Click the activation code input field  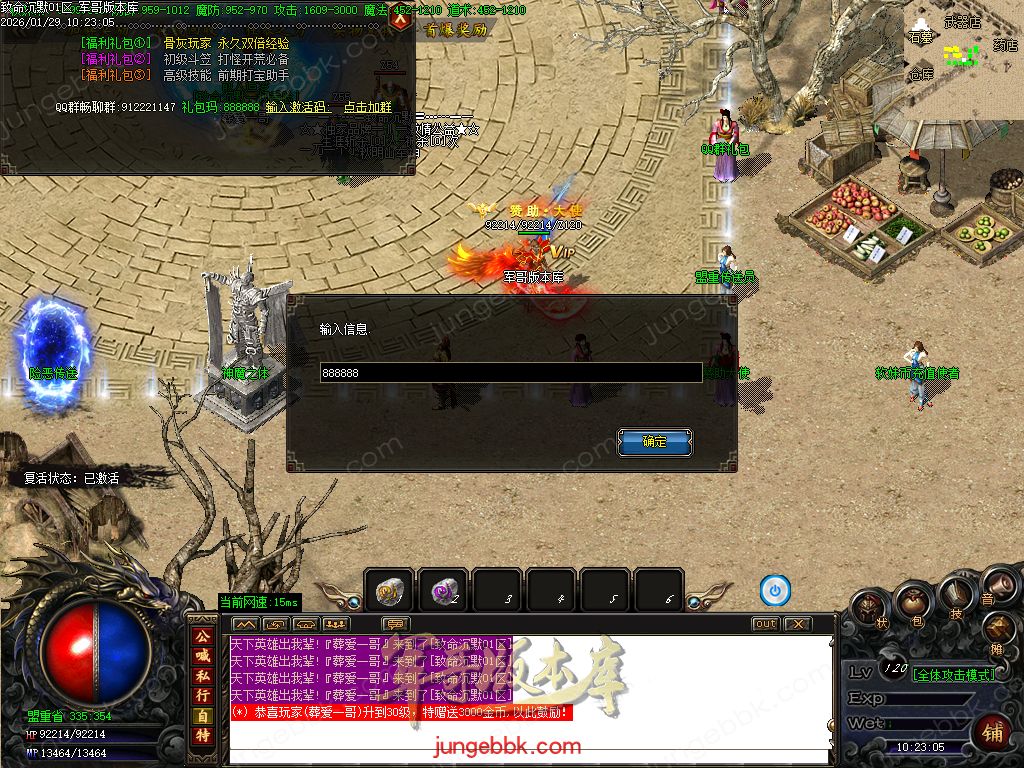click(x=510, y=372)
